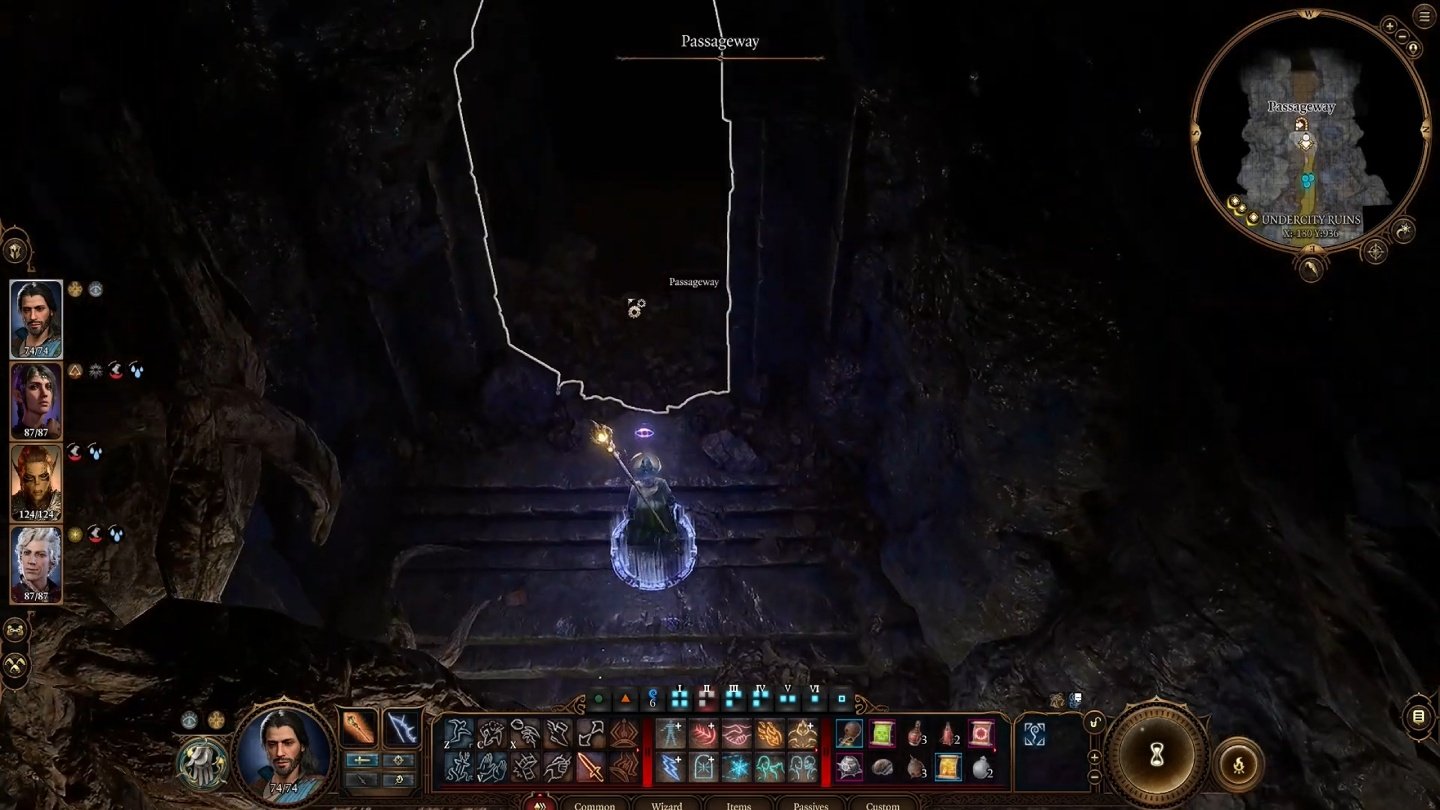Switch to the Items hotbar tab
Image resolution: width=1440 pixels, height=810 pixels.
tap(739, 804)
